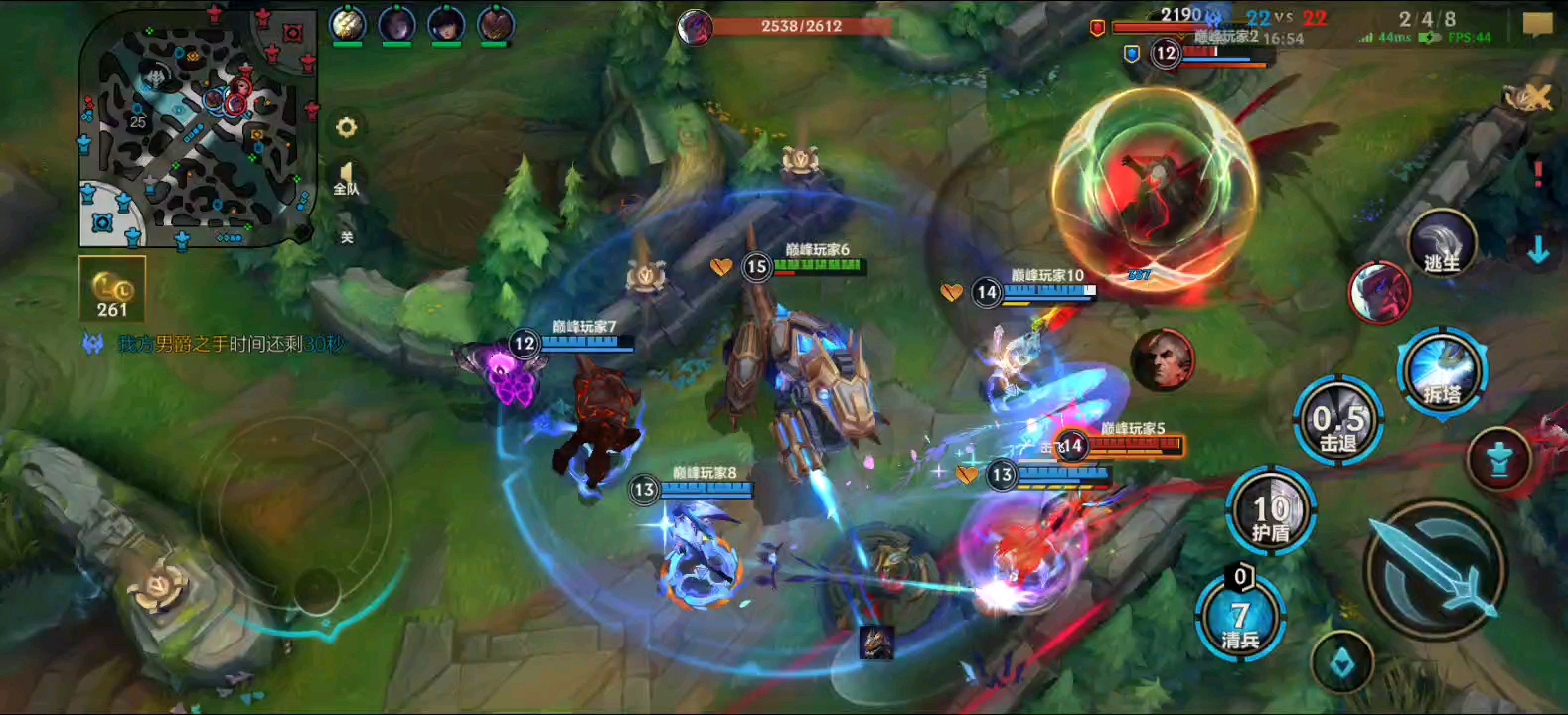Tap the tower-target attack button

pos(1499,461)
